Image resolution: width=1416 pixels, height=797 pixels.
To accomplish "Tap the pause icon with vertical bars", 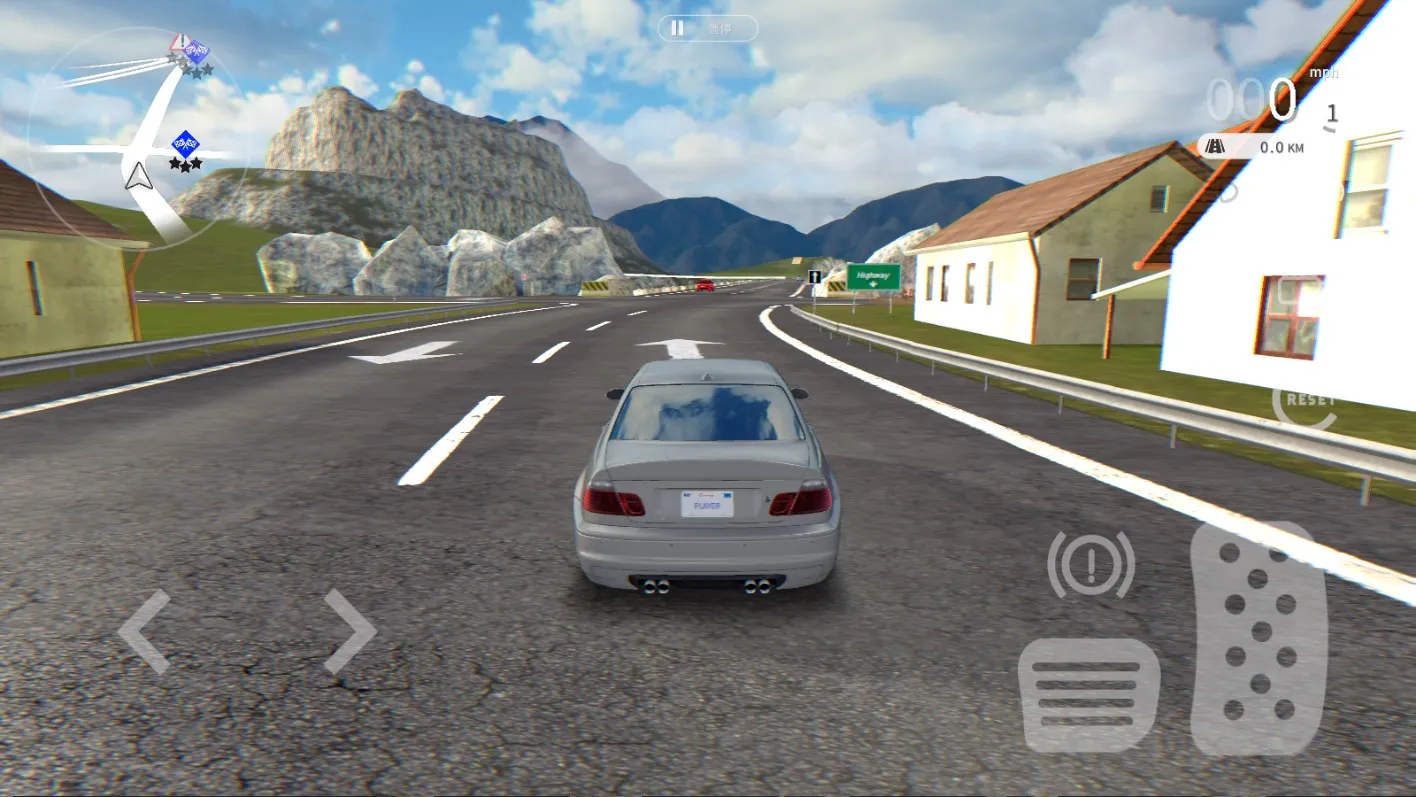I will (x=677, y=28).
